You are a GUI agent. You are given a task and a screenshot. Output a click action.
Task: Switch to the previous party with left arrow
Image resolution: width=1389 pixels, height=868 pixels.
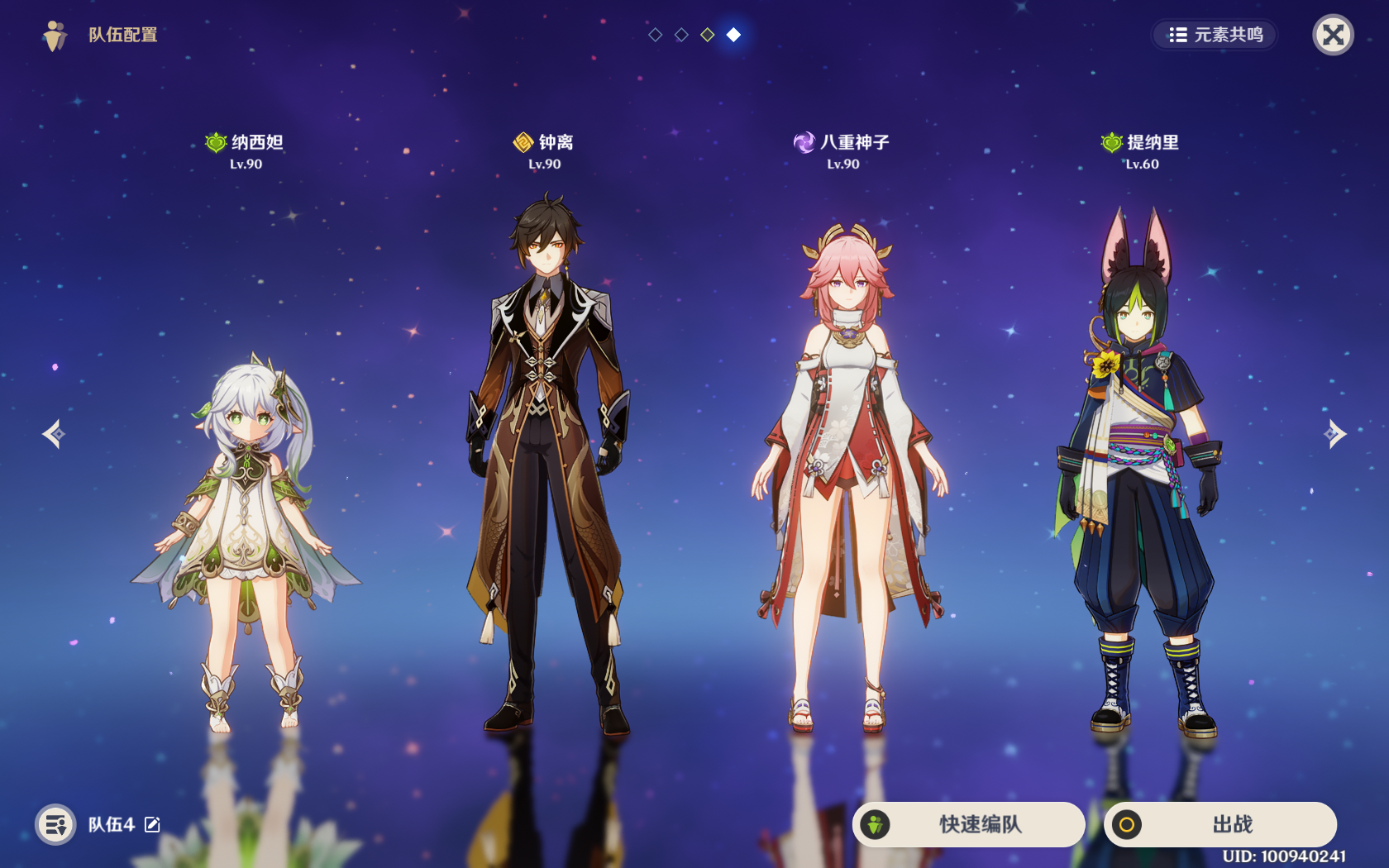(54, 434)
